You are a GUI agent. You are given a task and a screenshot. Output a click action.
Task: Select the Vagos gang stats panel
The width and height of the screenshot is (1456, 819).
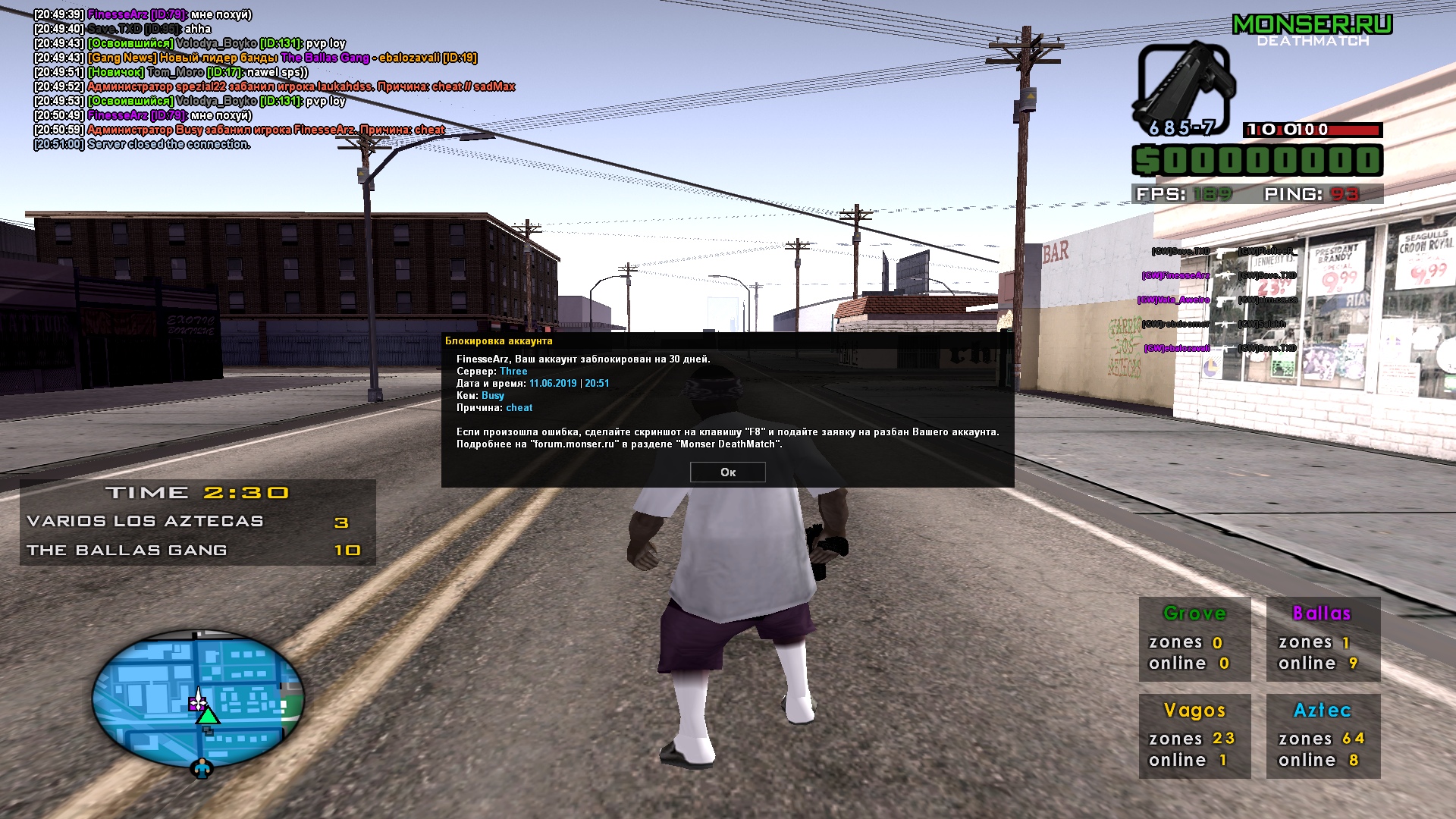[x=1194, y=736]
